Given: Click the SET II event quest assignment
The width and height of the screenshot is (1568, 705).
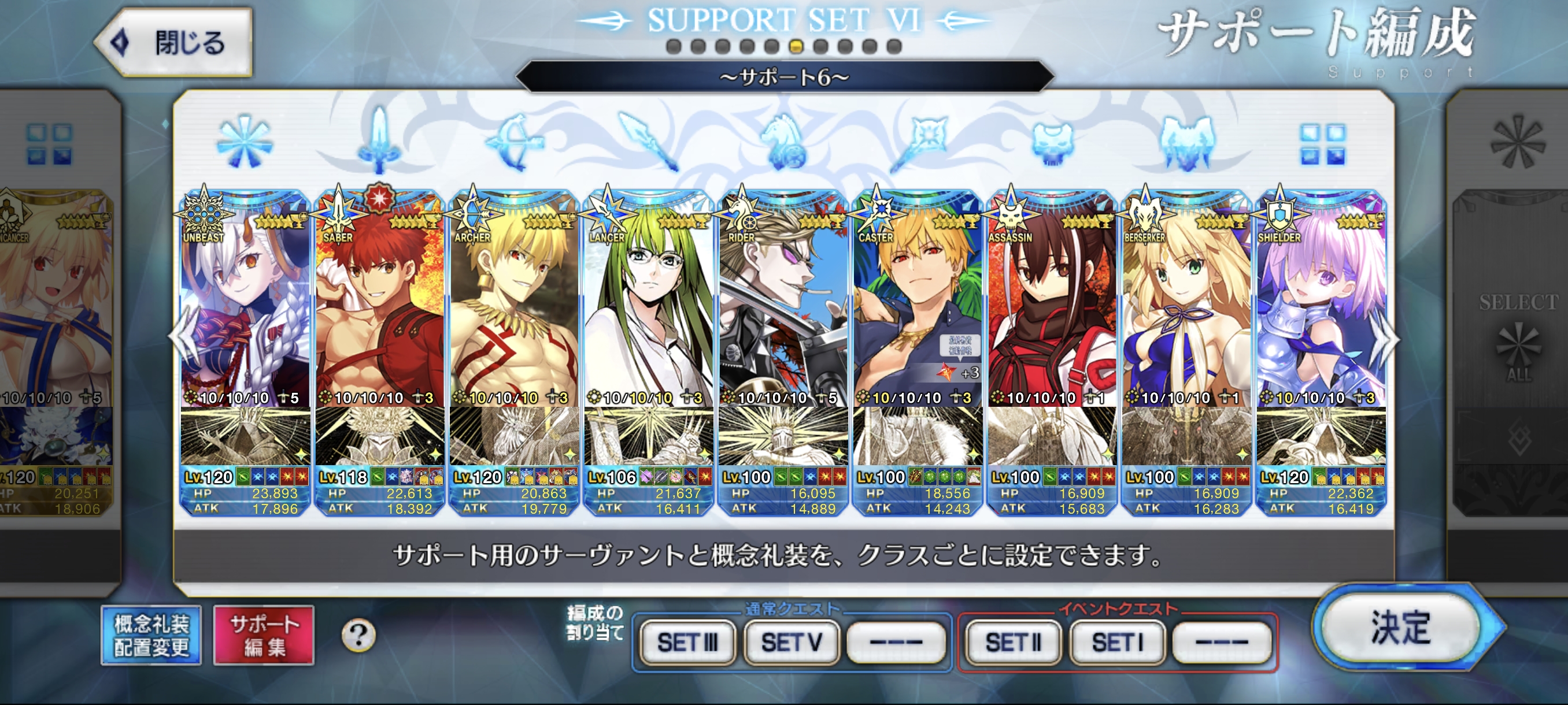Looking at the screenshot, I should tap(1014, 642).
